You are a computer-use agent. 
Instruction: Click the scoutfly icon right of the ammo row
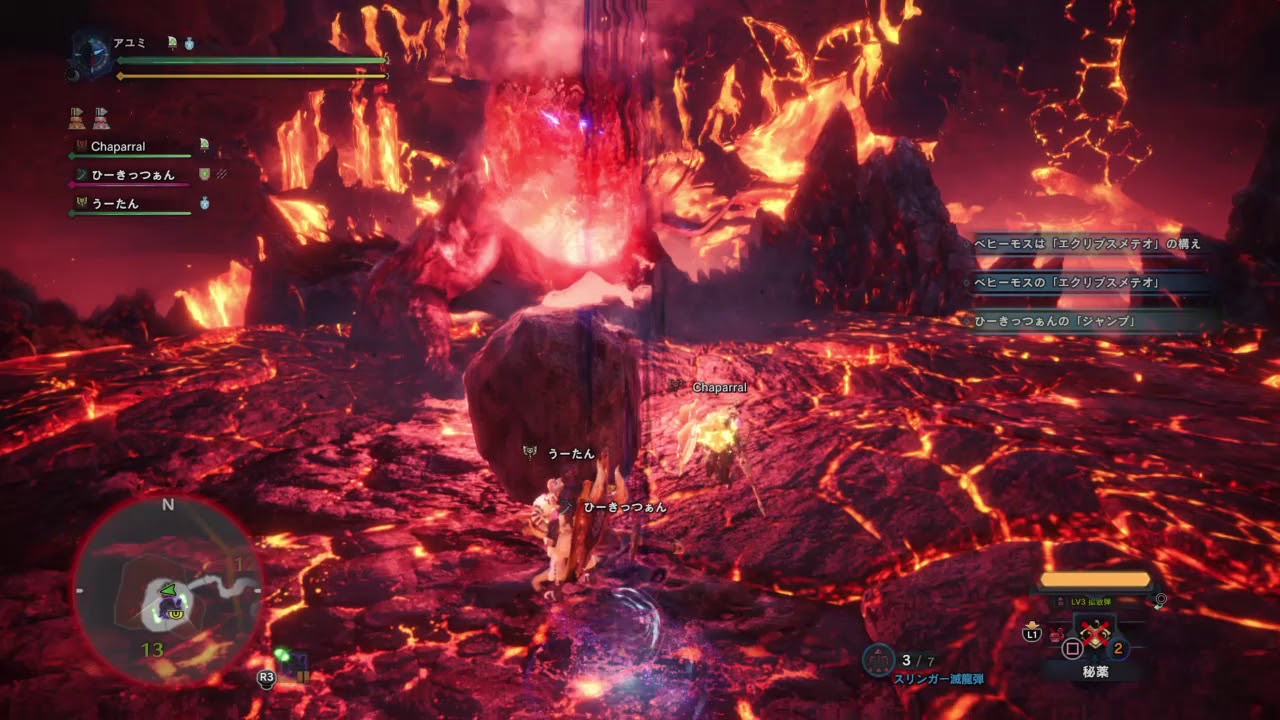tap(1159, 600)
